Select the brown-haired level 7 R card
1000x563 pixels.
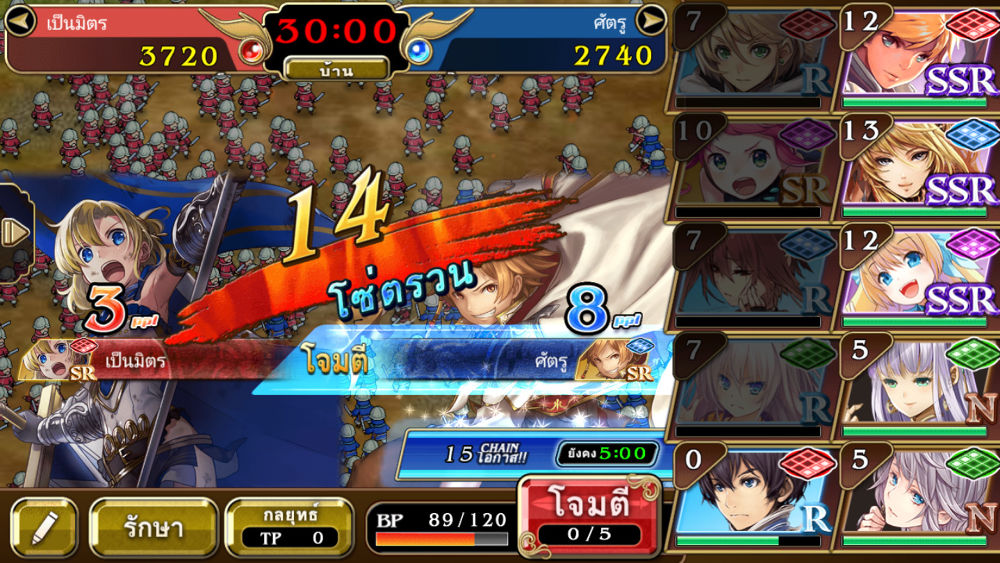tap(752, 275)
